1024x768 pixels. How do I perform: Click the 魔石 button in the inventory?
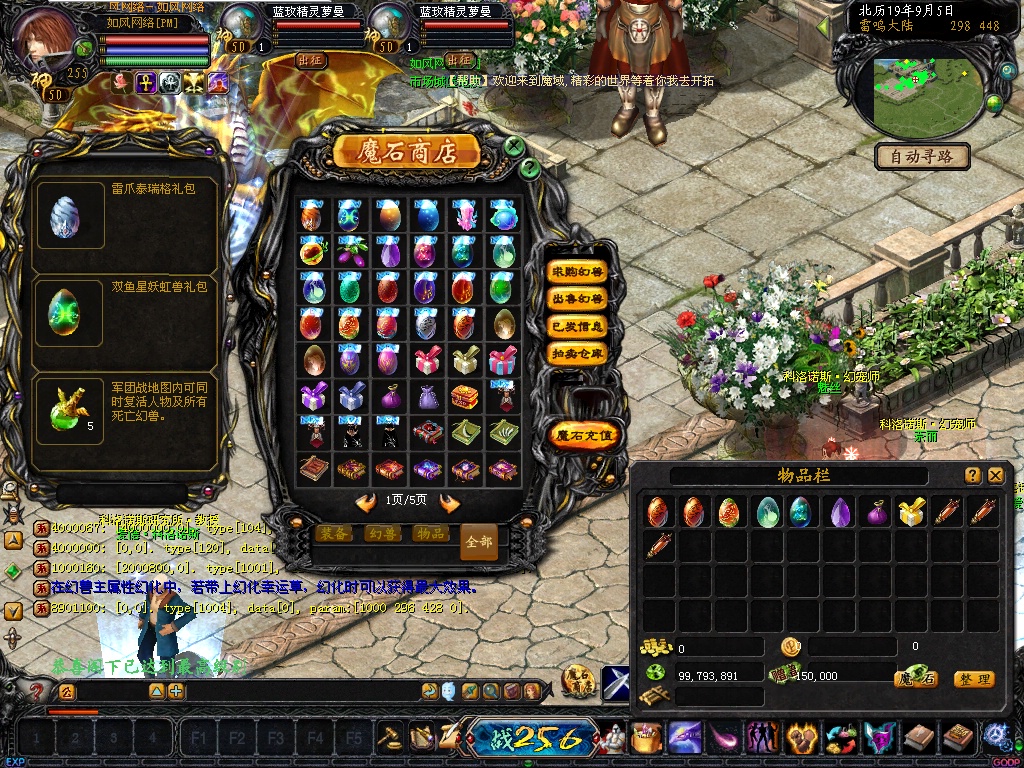(x=916, y=679)
